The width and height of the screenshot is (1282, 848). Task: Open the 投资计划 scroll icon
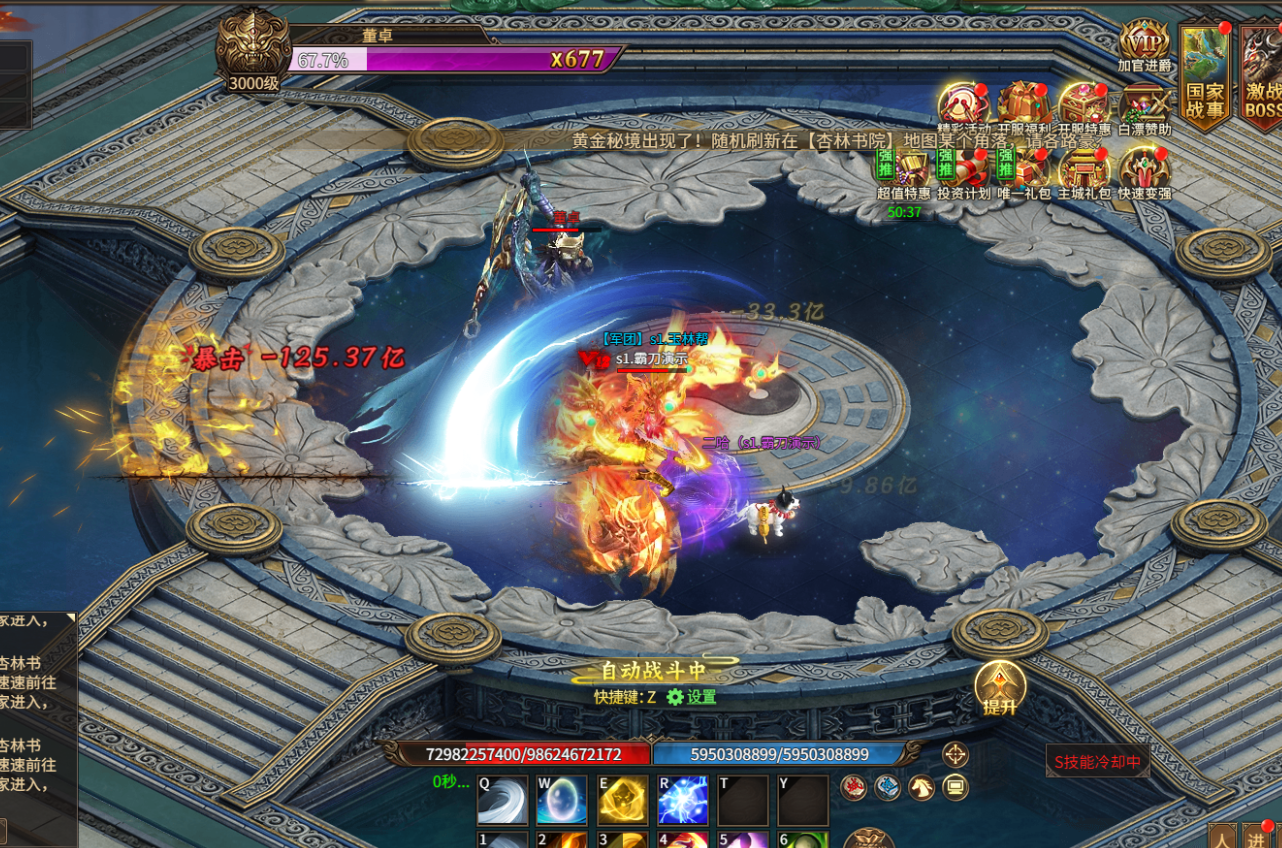[x=963, y=170]
